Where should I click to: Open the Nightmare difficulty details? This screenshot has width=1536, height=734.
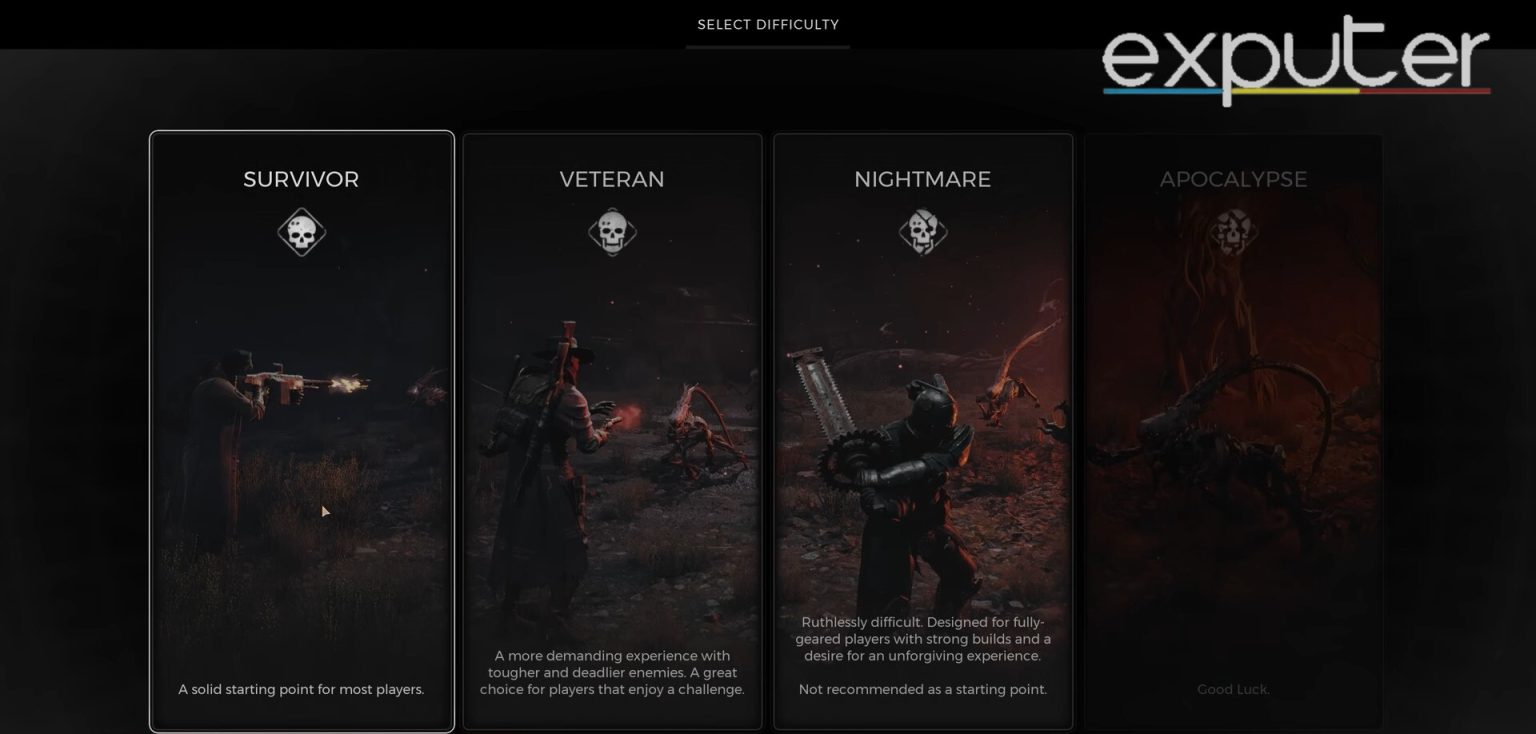(x=922, y=430)
